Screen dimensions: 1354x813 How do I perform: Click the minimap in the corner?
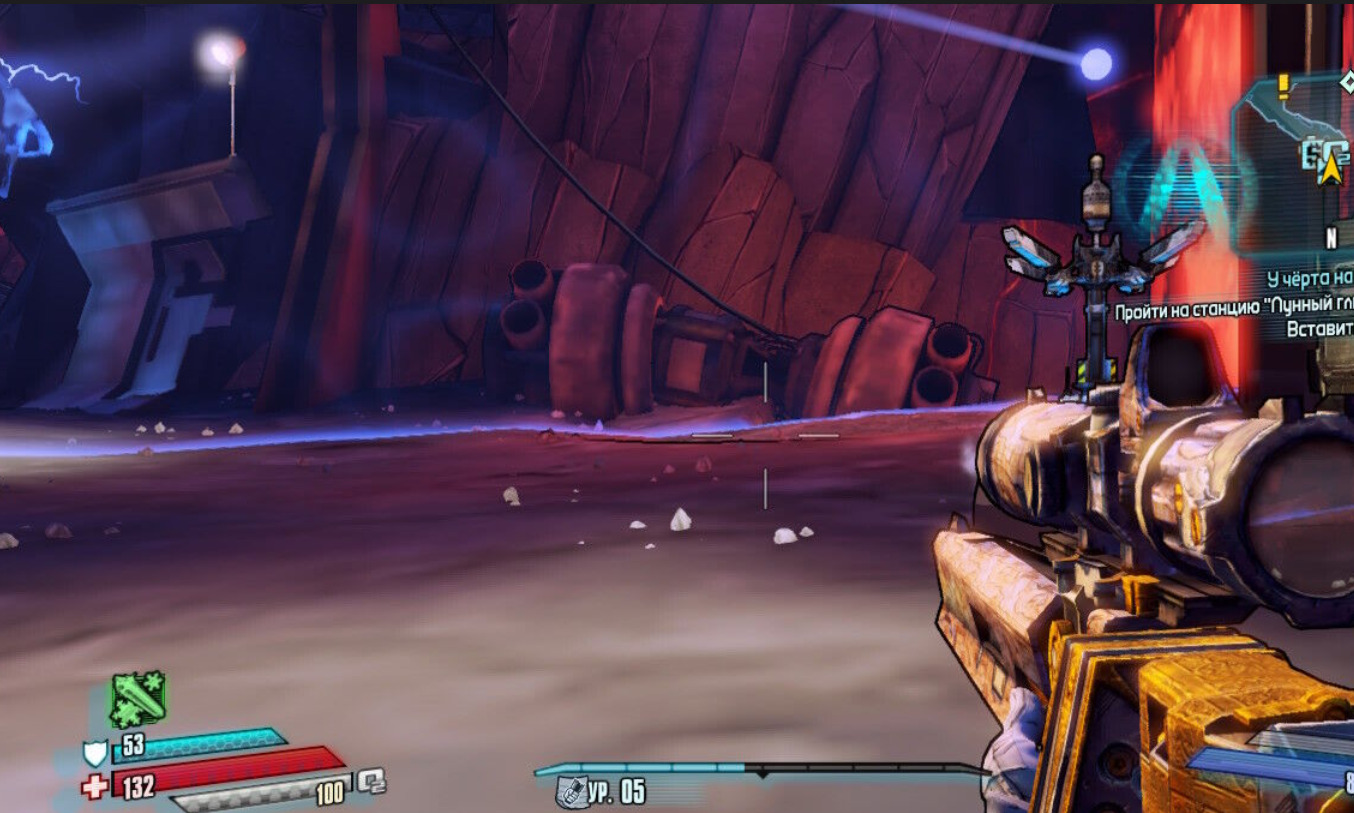click(x=1295, y=160)
